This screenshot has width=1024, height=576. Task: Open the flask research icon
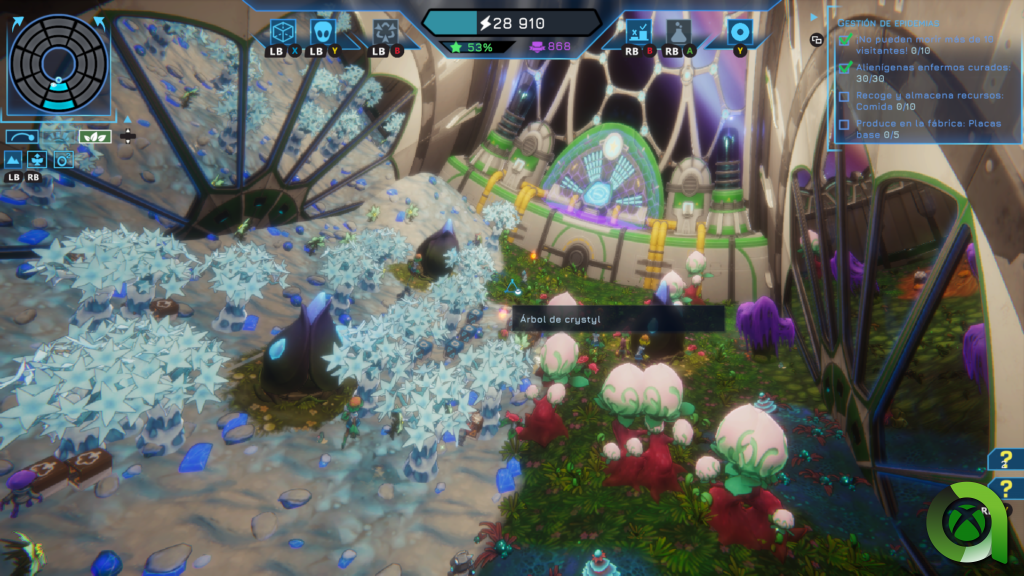pos(679,33)
